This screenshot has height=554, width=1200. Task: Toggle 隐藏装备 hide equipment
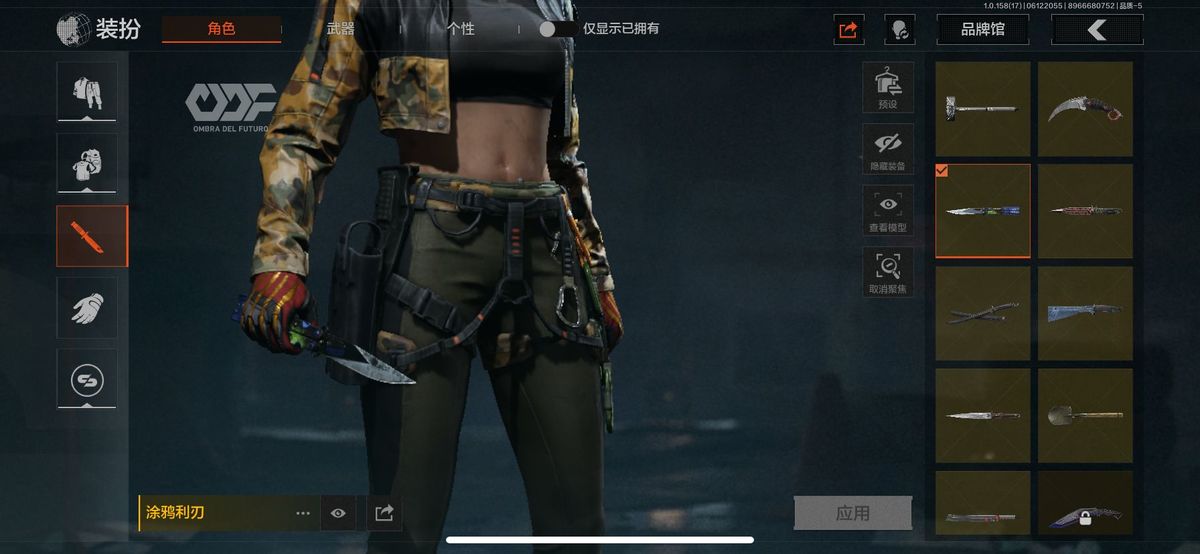click(887, 149)
